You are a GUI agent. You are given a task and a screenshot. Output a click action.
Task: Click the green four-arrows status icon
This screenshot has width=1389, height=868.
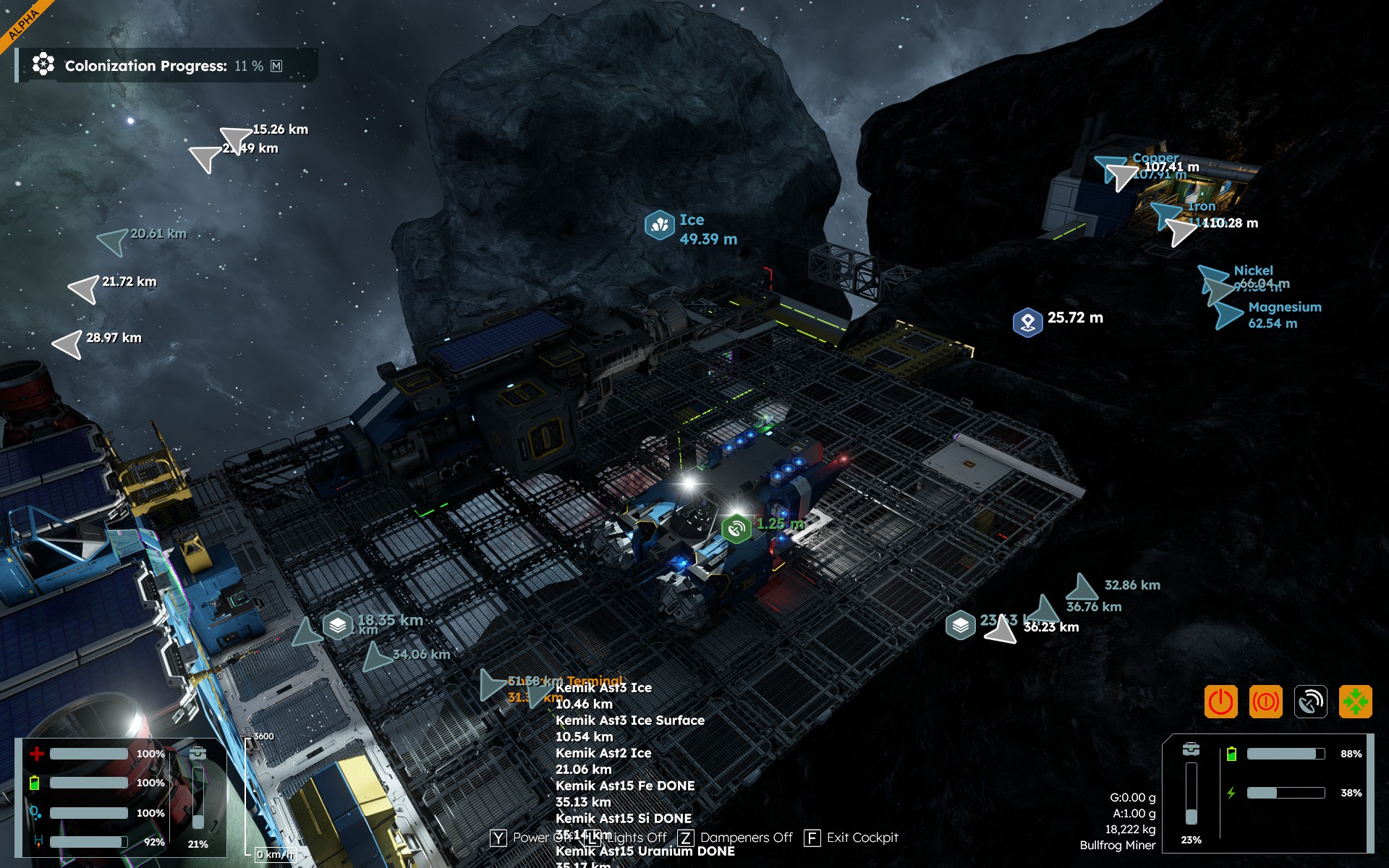[1355, 702]
